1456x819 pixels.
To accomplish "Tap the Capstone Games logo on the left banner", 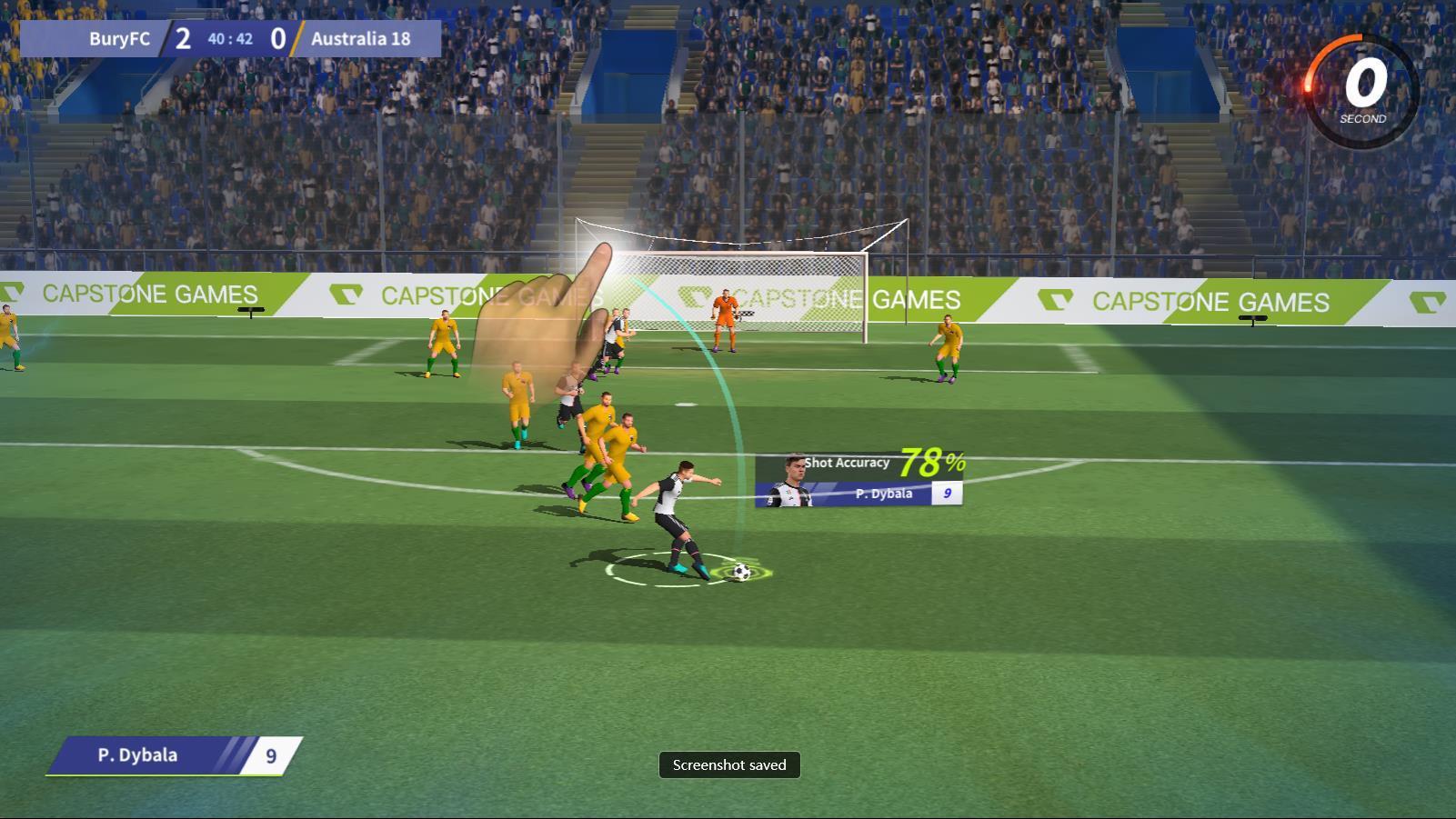I will [150, 295].
